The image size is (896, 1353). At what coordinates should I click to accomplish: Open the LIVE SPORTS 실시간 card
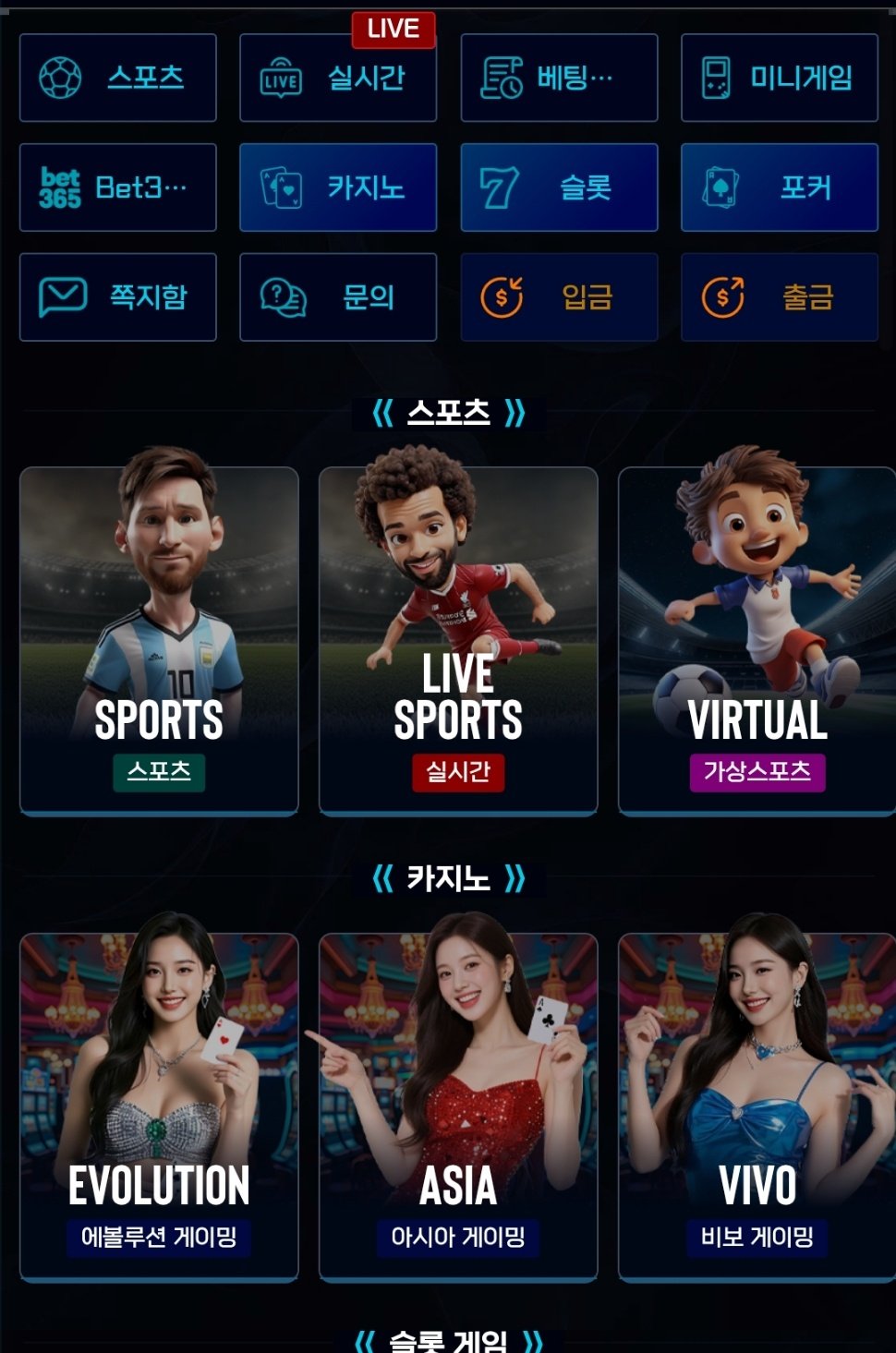458,641
